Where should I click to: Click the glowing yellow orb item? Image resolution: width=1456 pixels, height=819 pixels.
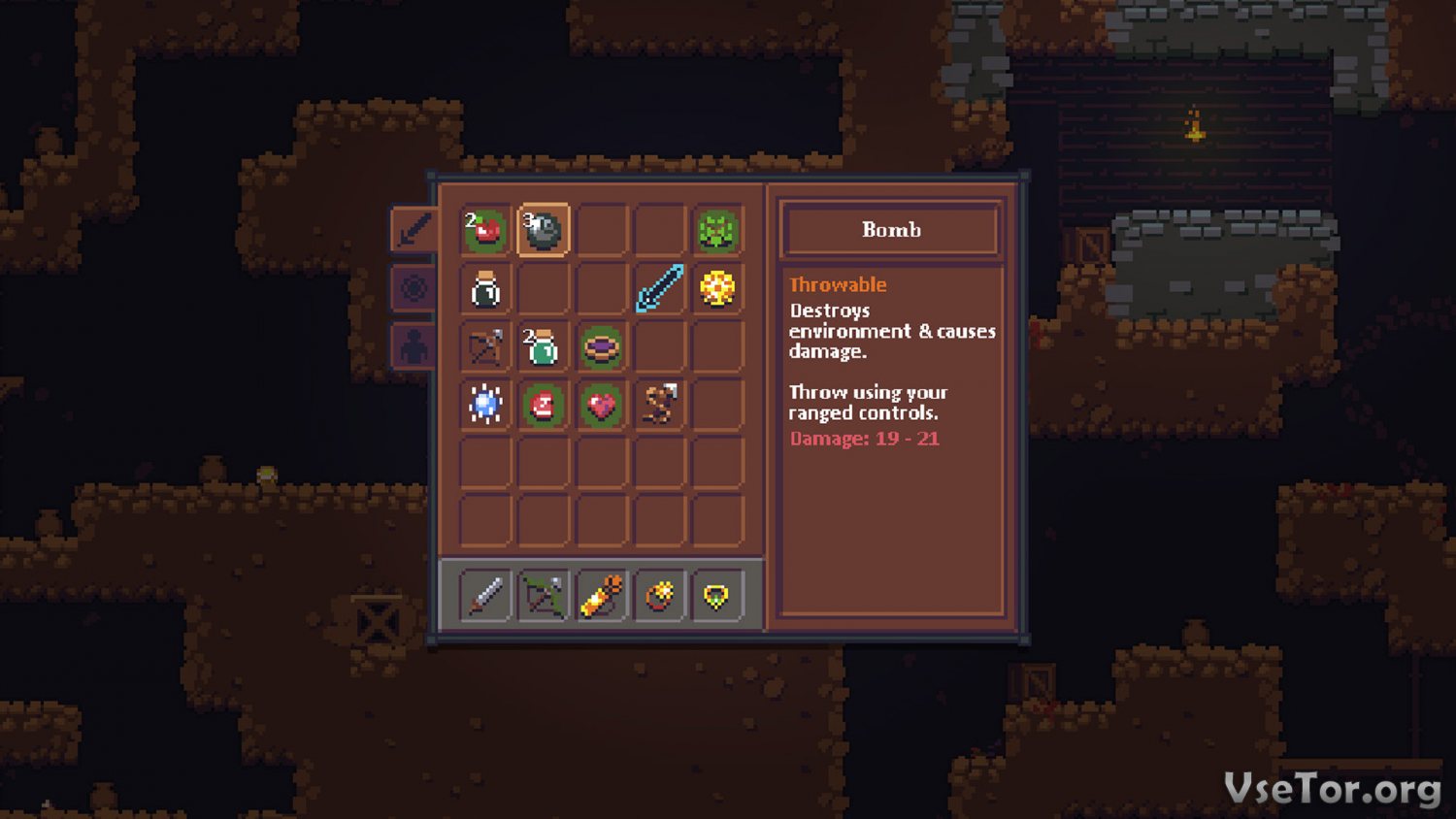(717, 288)
